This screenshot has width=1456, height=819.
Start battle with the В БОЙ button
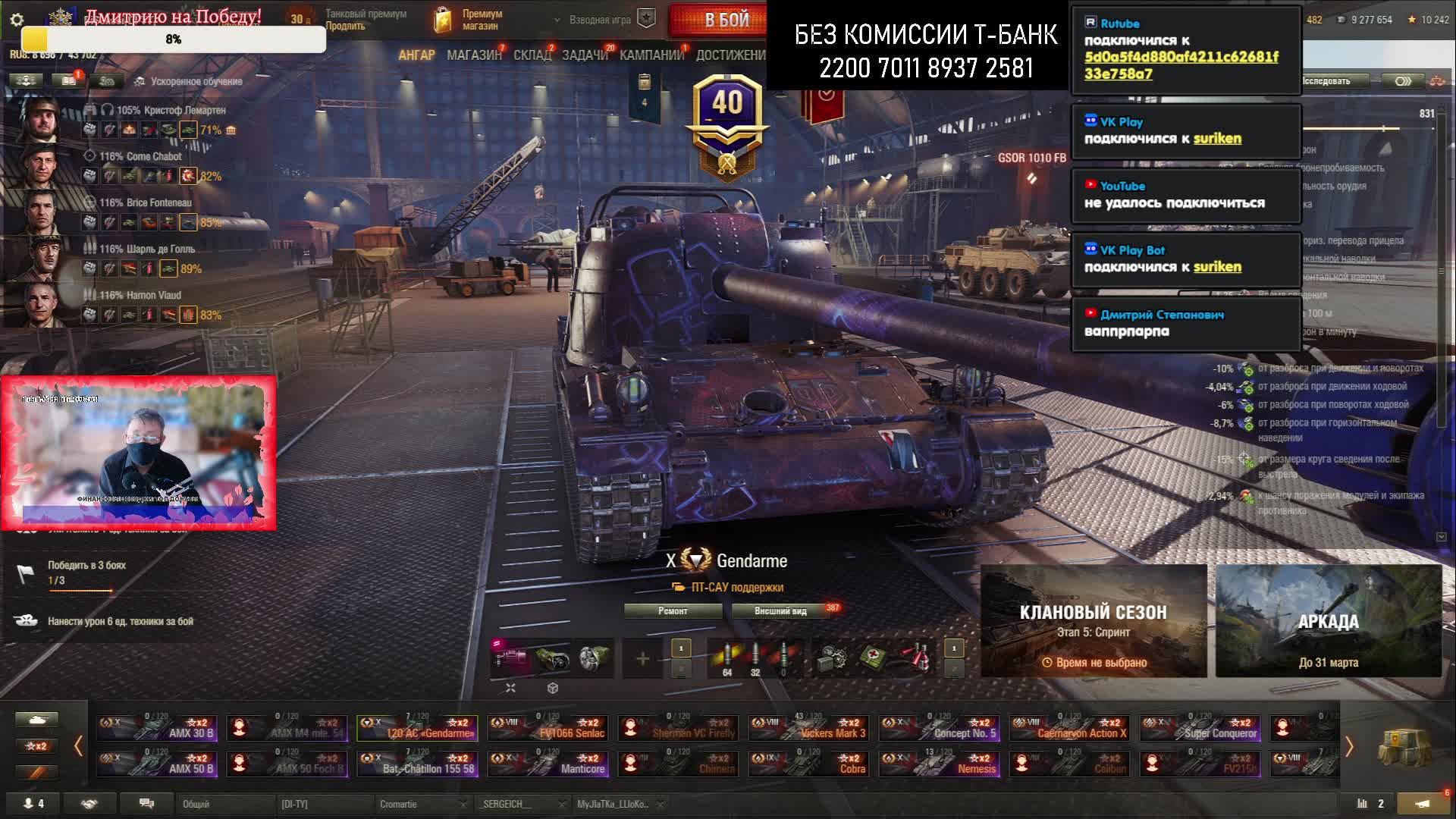(726, 20)
